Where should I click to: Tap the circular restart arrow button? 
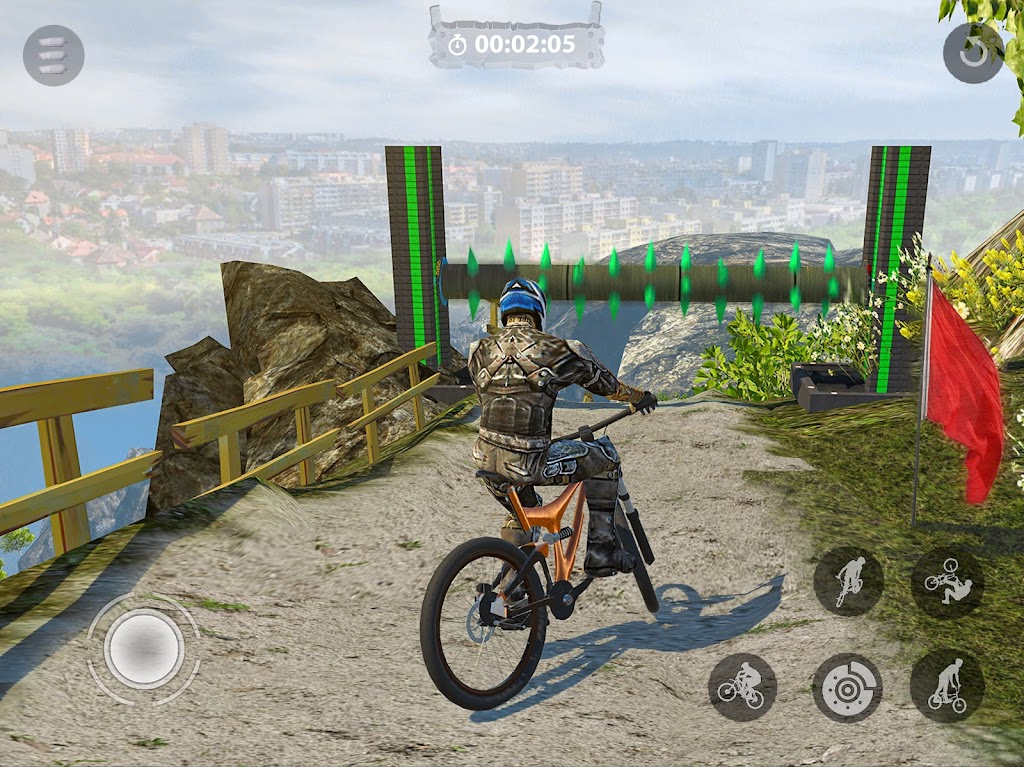(x=973, y=52)
